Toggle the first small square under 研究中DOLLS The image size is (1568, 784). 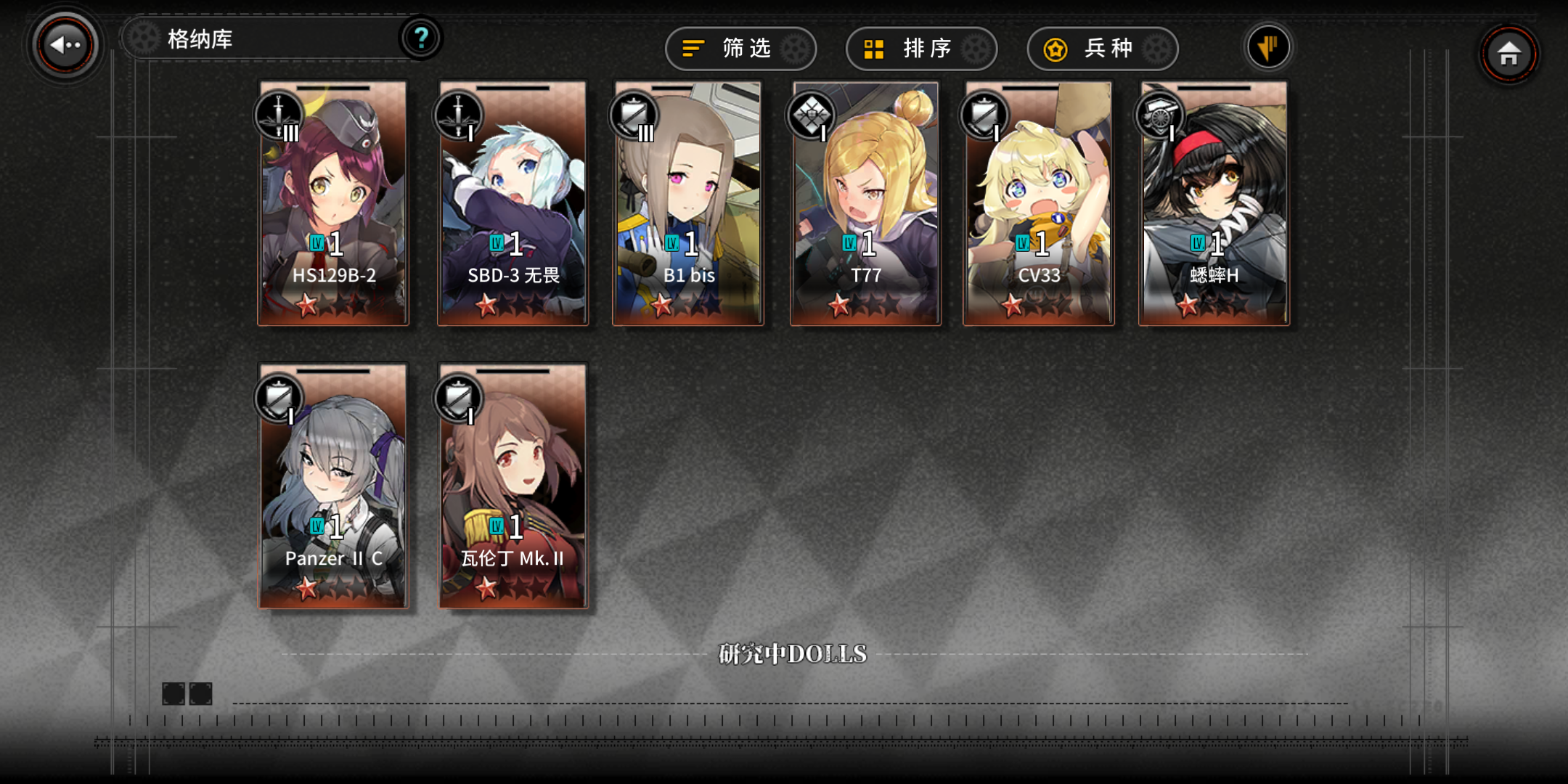[x=174, y=693]
